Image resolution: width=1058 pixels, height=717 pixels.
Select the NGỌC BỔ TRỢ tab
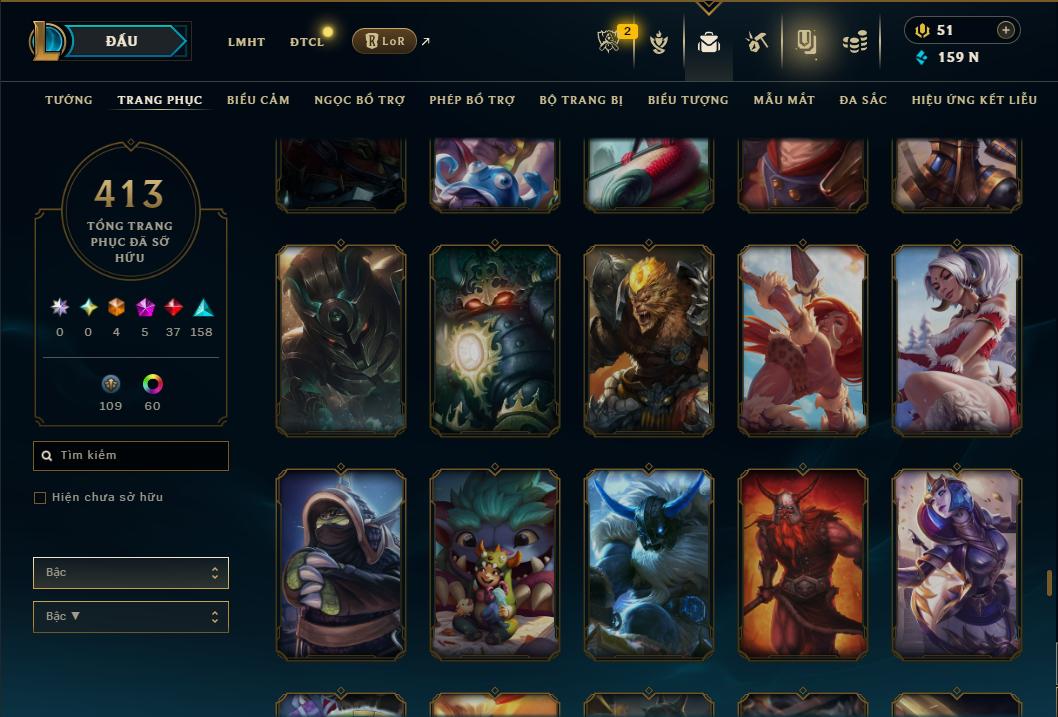[x=359, y=100]
